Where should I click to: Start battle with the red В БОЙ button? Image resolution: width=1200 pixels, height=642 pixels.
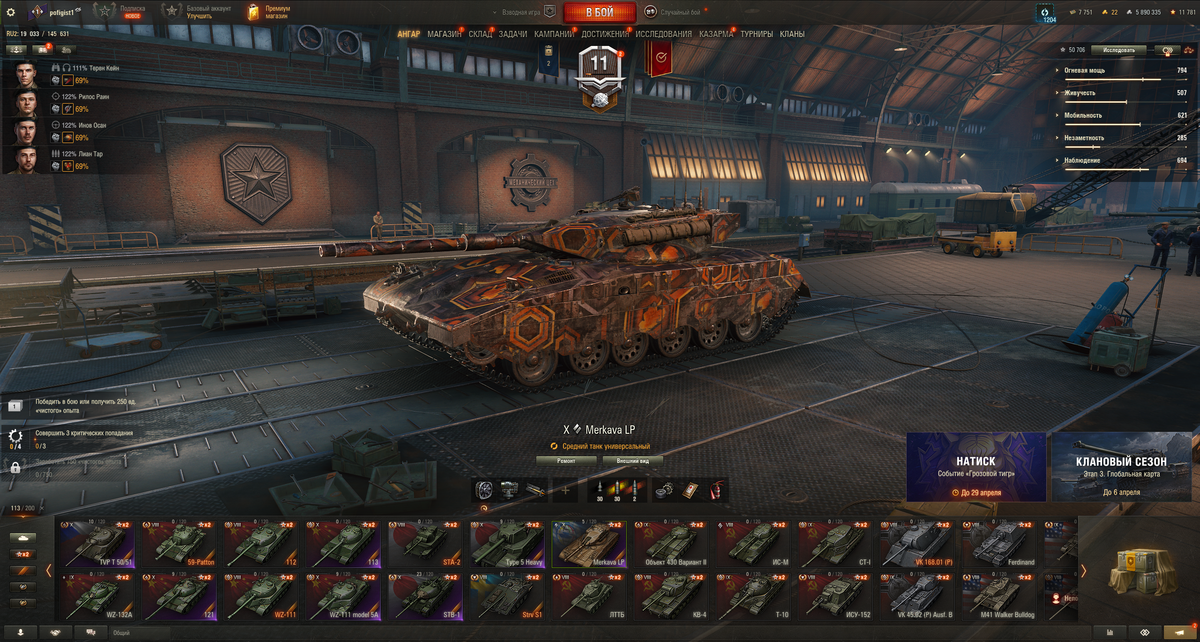pyautogui.click(x=600, y=12)
